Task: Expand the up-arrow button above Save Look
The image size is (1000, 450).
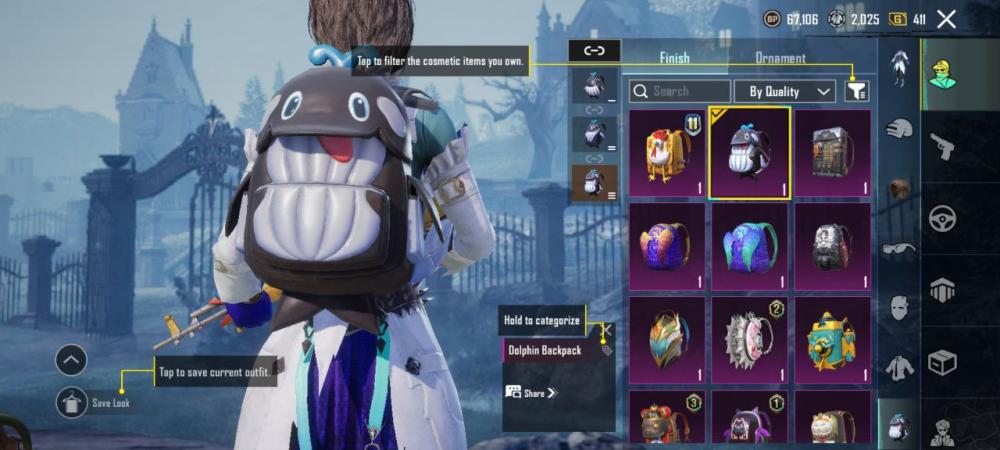Action: [71, 359]
